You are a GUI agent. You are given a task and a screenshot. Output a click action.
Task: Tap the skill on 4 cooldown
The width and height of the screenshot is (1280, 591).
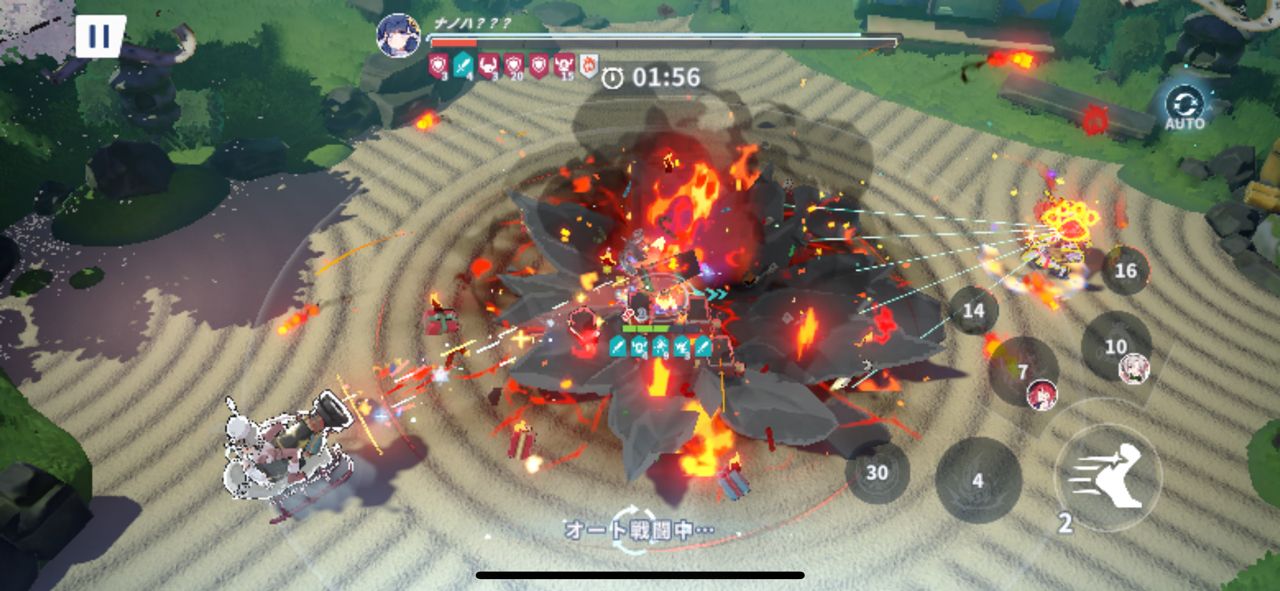pos(977,480)
